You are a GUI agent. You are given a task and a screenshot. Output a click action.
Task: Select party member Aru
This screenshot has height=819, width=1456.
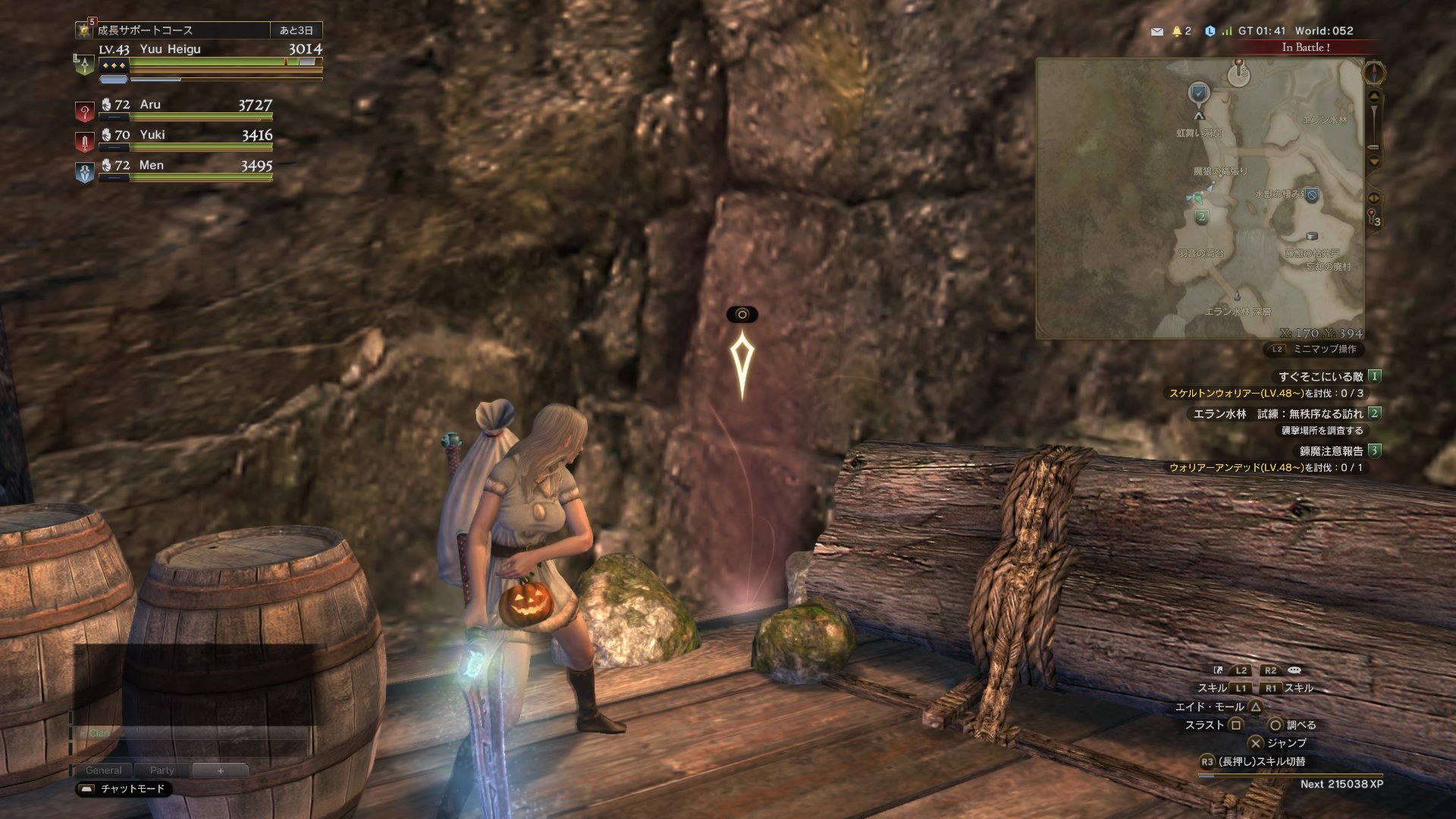tap(150, 105)
